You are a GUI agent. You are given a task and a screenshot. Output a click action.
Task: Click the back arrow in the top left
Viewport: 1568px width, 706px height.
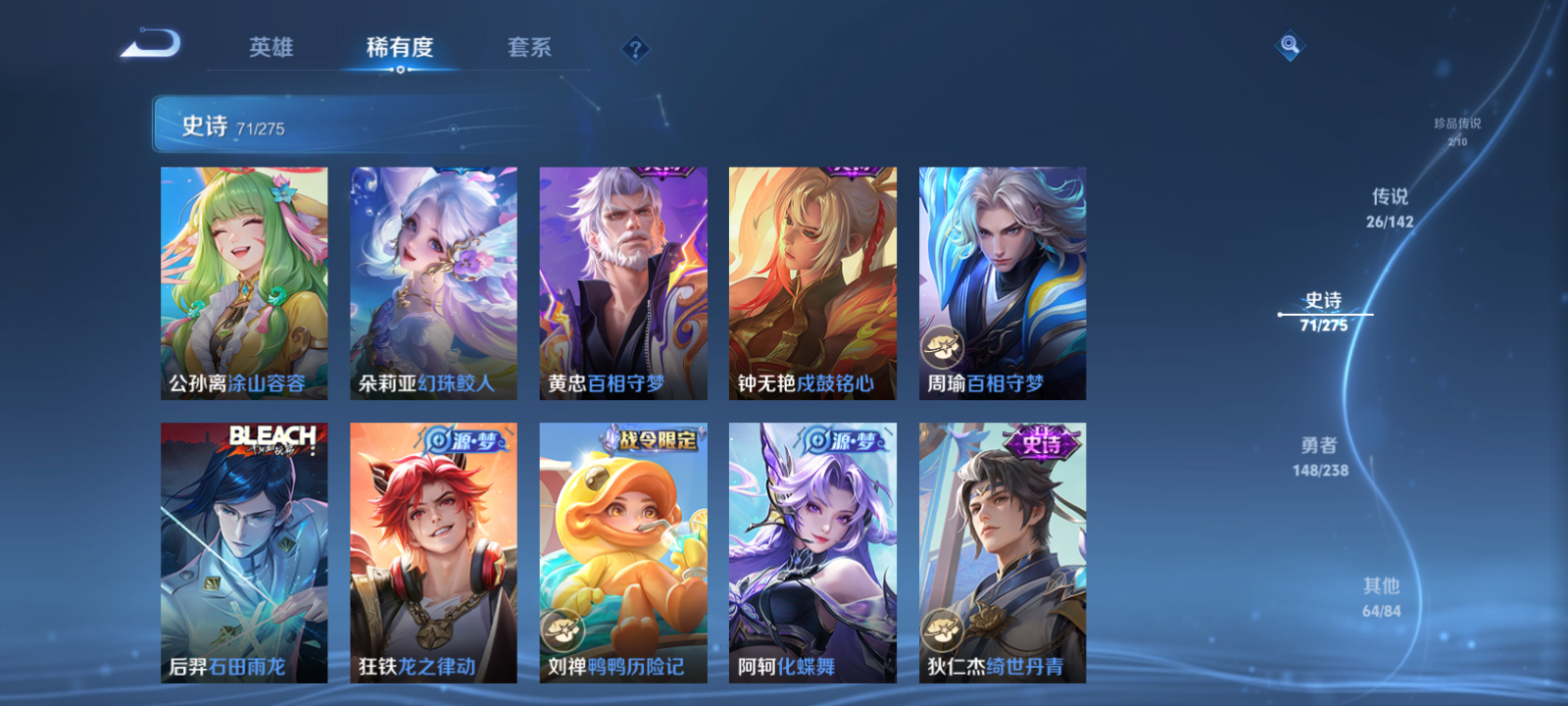pos(154,44)
